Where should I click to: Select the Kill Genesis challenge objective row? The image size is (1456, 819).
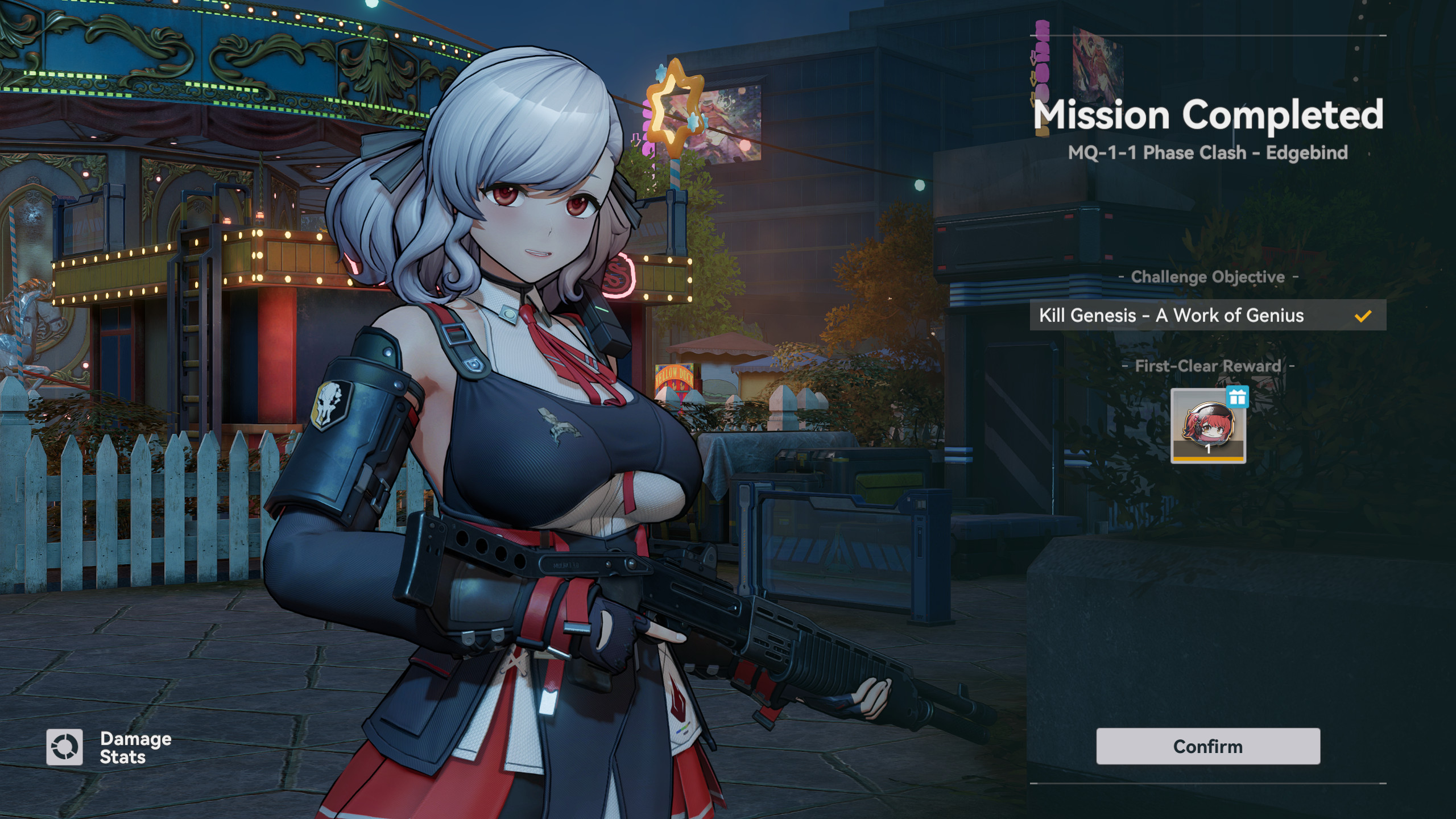(x=1207, y=315)
